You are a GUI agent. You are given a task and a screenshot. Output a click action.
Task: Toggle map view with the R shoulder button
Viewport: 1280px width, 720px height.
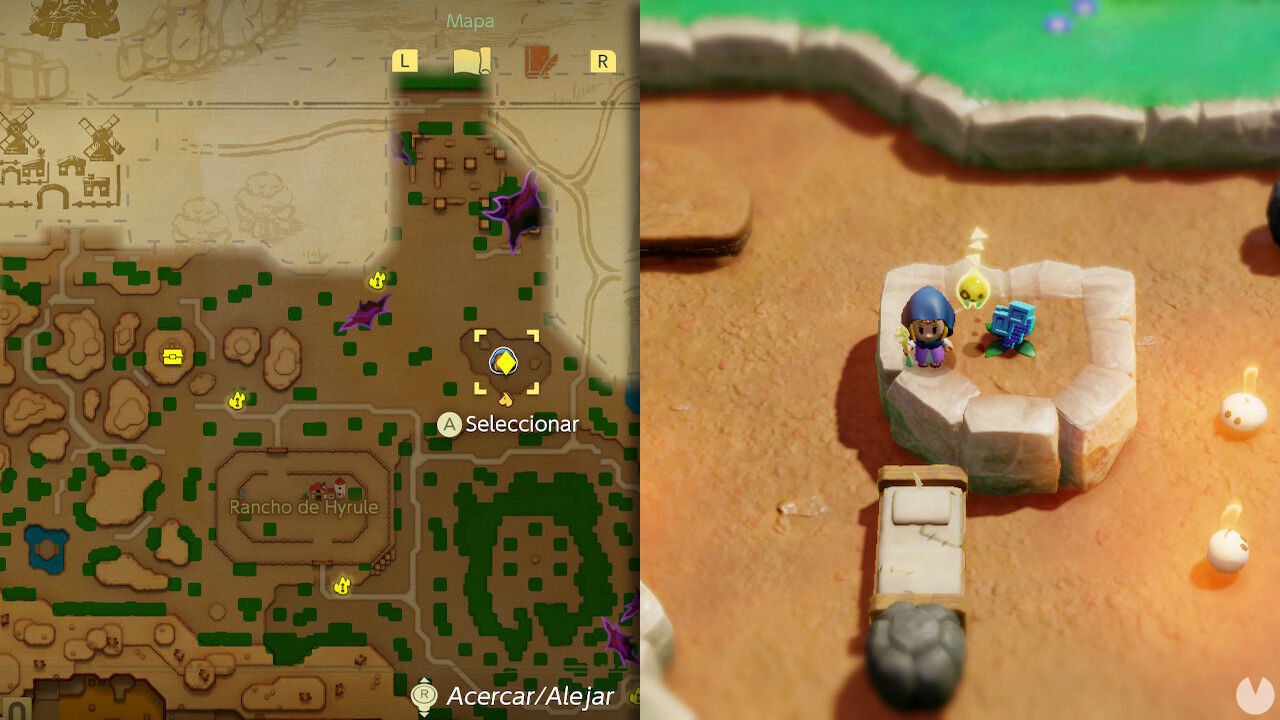click(x=601, y=60)
